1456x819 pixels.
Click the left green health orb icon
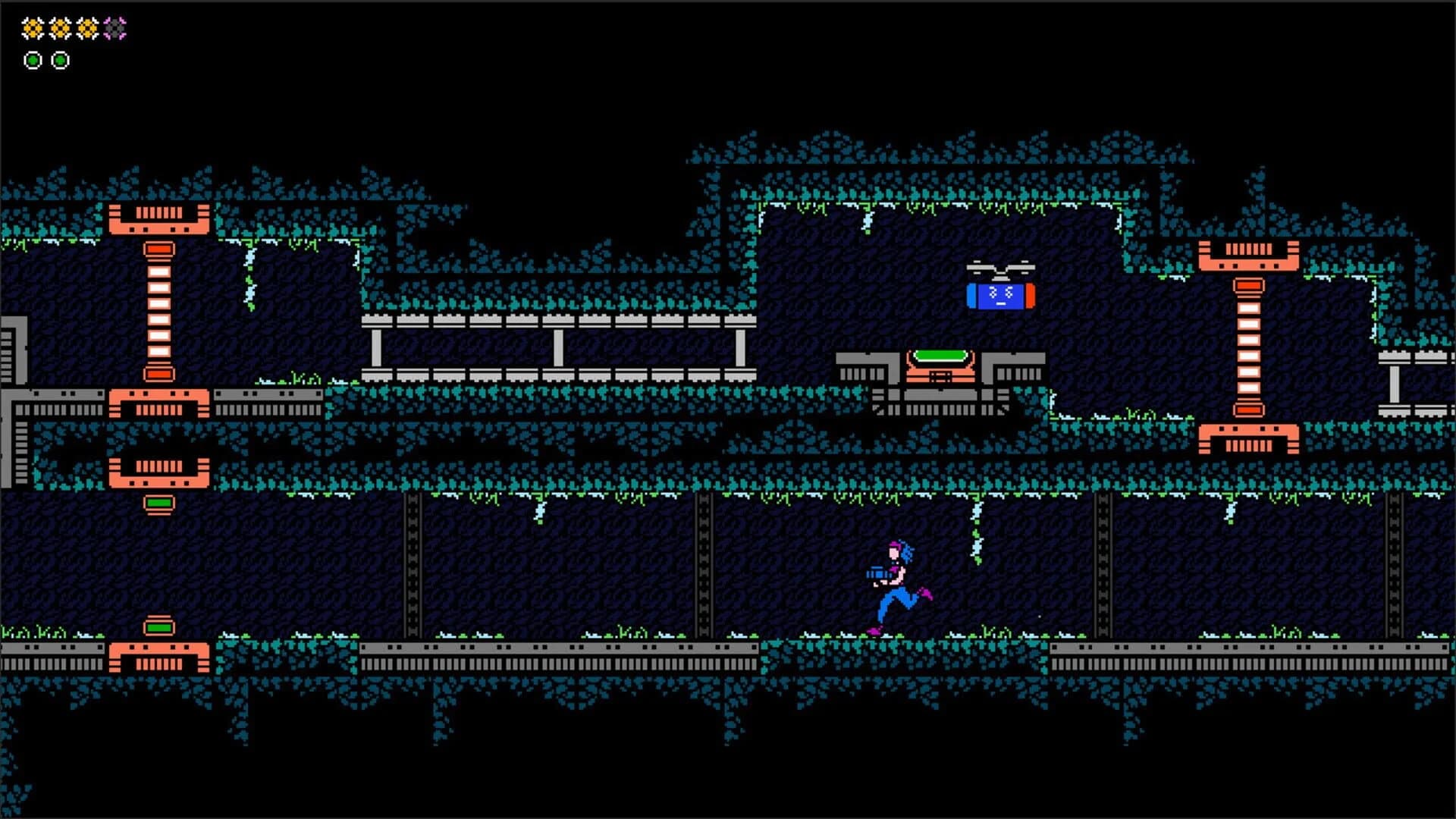point(32,60)
